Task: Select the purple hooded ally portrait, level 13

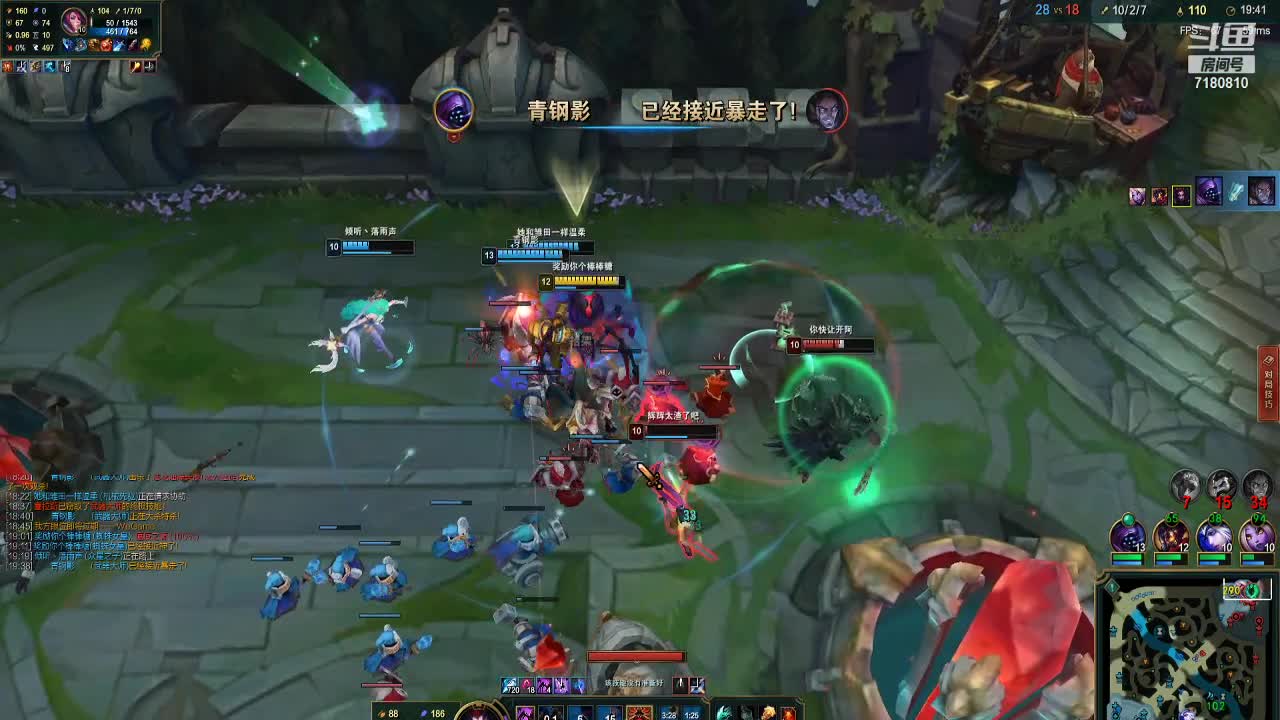Action: [x=1127, y=535]
